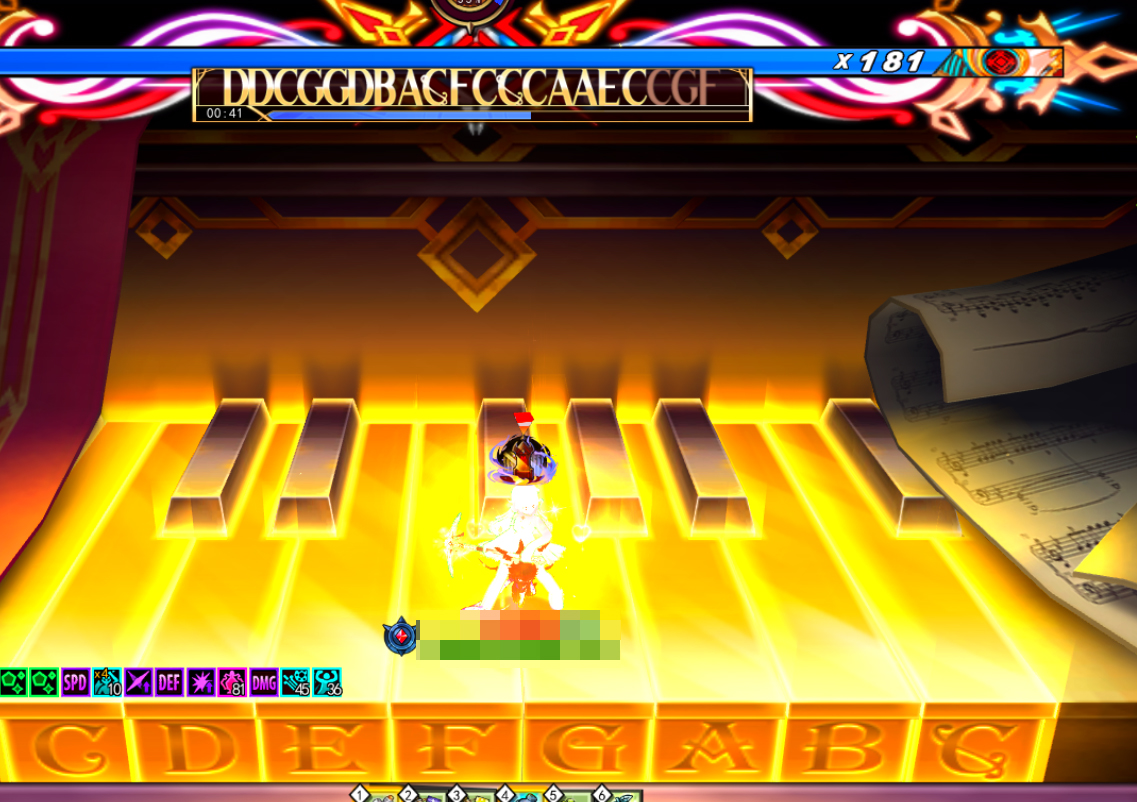Select the pink figure buff showing 81
1137x802 pixels.
232,682
